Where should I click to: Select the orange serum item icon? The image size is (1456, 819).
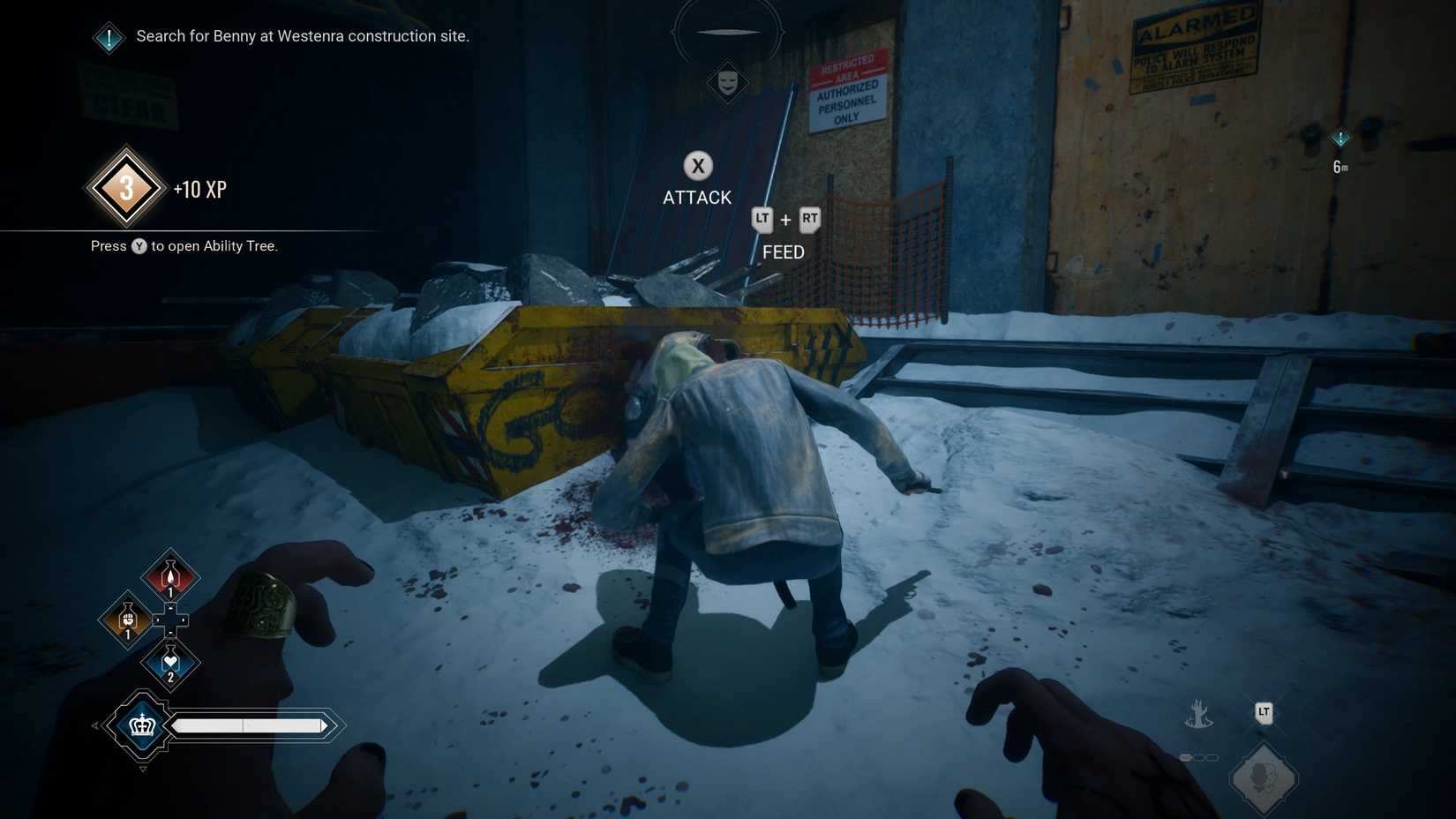(126, 620)
